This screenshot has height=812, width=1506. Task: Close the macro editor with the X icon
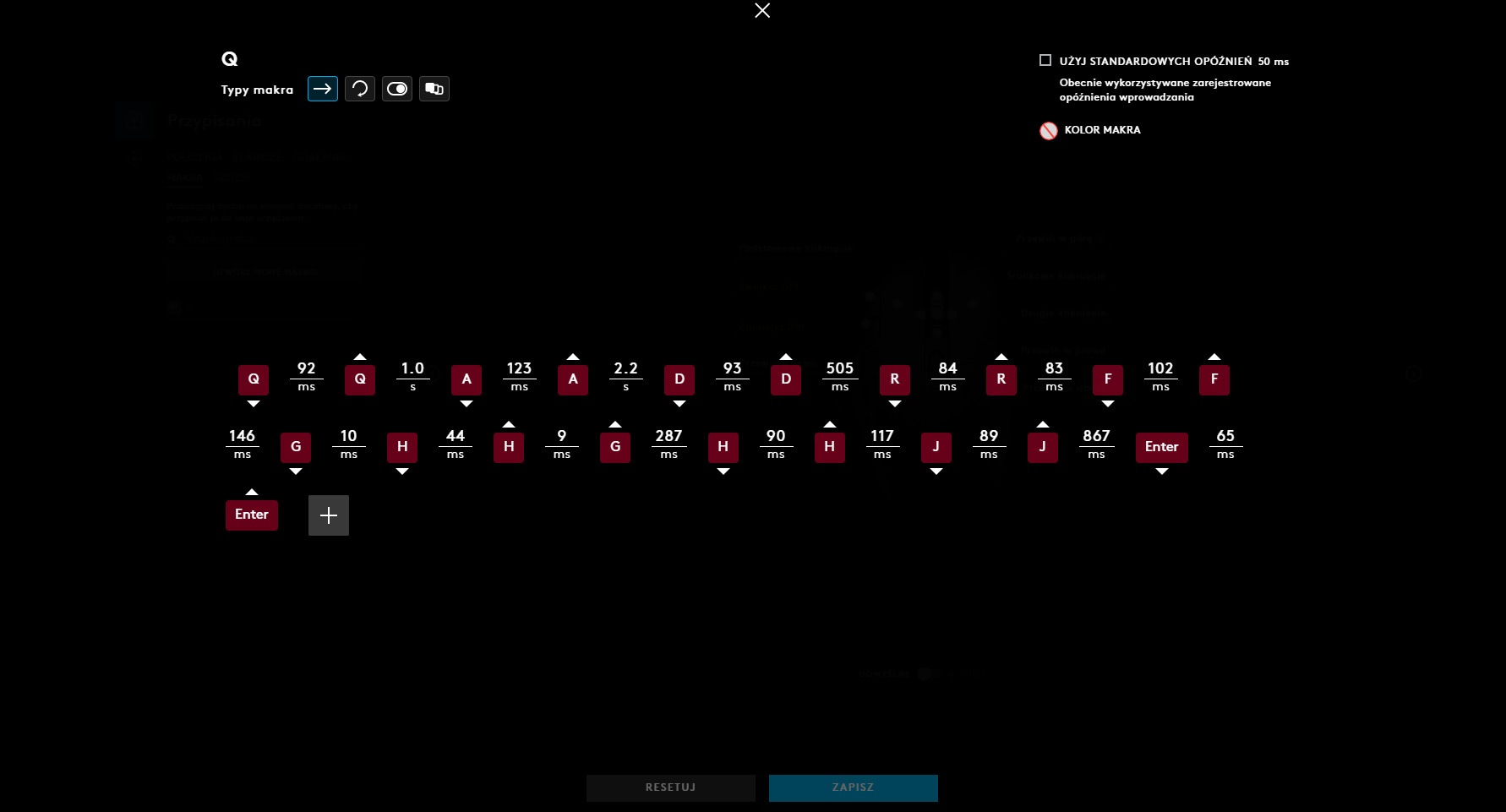762,11
